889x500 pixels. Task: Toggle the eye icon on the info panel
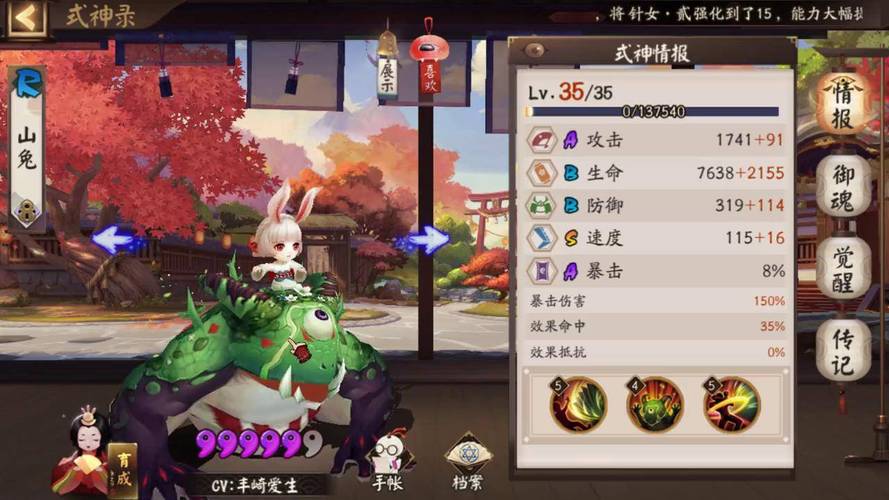(x=535, y=51)
